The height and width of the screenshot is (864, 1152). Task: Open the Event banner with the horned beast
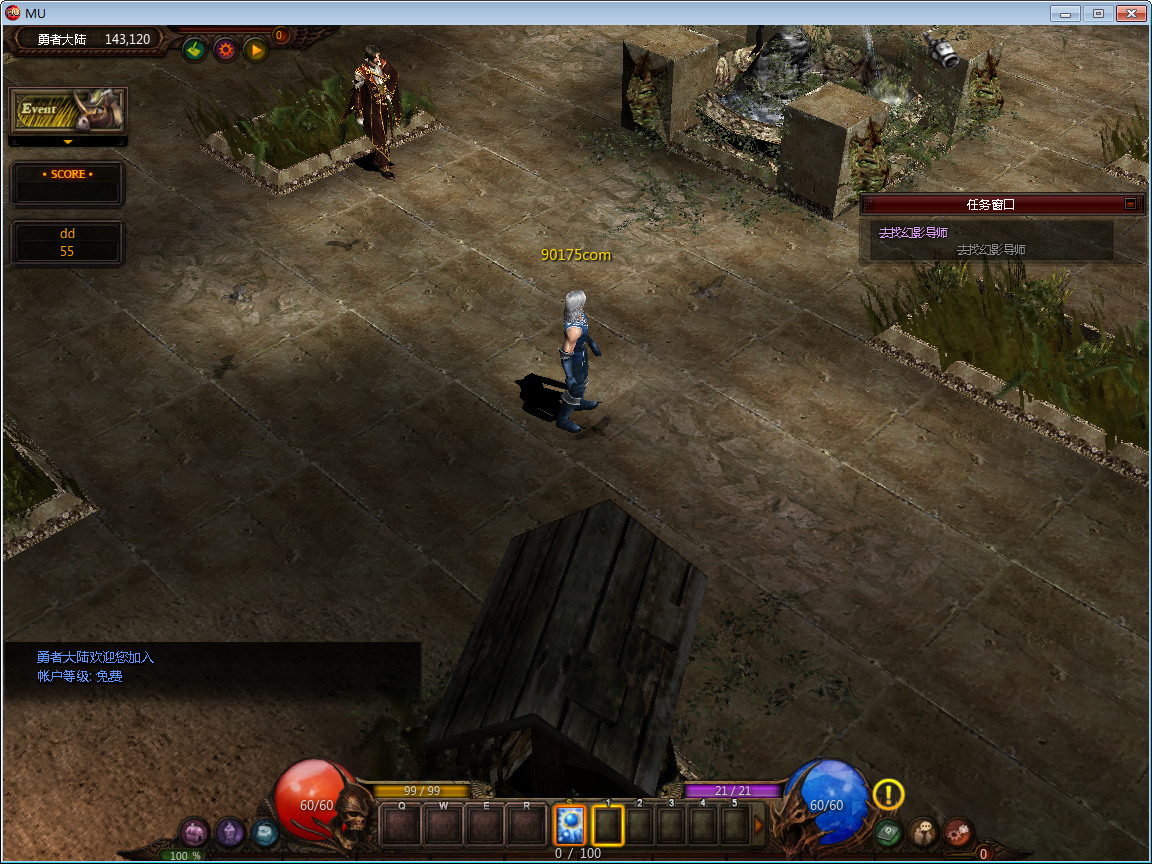68,110
